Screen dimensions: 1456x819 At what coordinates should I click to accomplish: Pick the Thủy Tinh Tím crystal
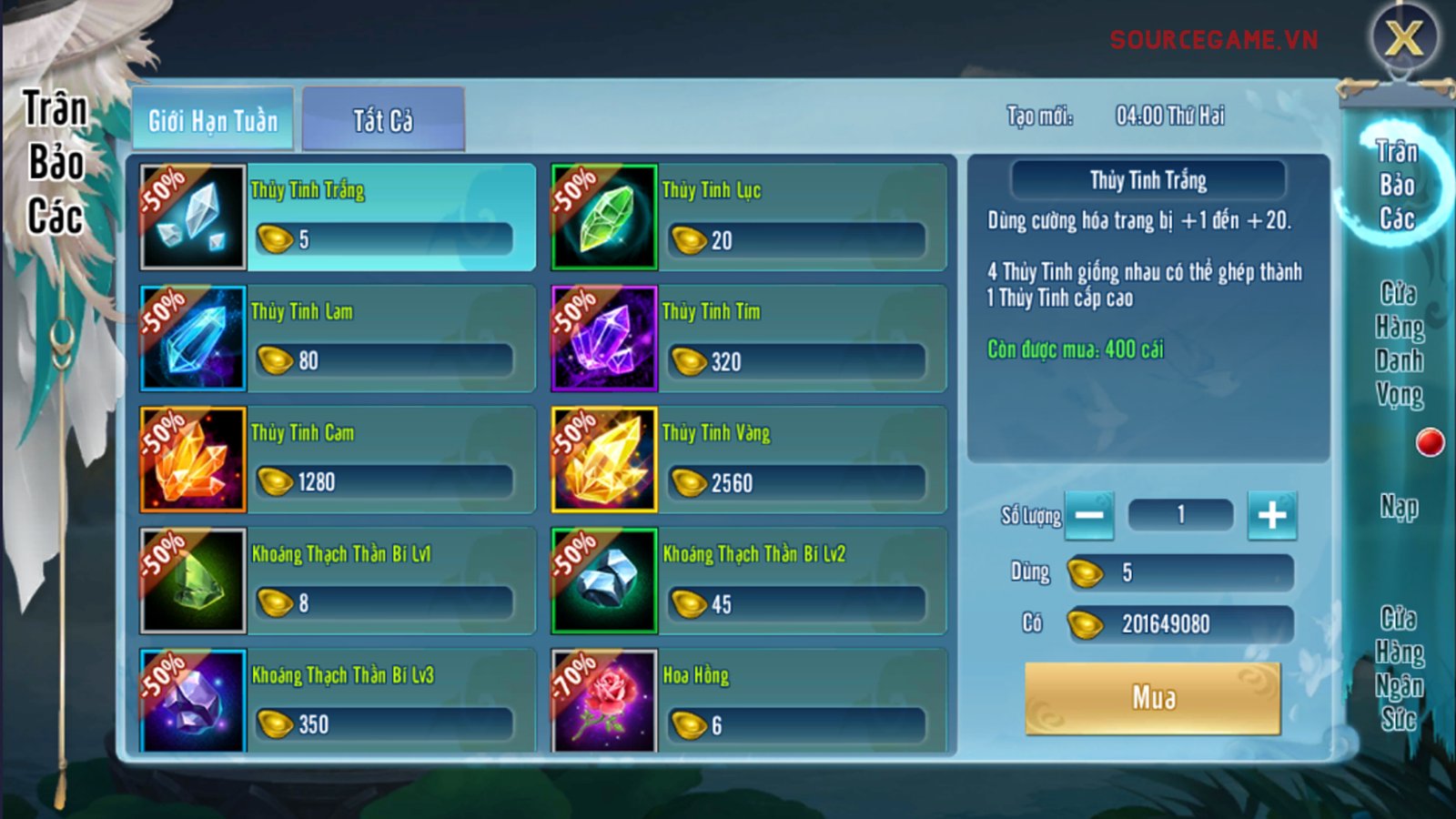coord(748,339)
